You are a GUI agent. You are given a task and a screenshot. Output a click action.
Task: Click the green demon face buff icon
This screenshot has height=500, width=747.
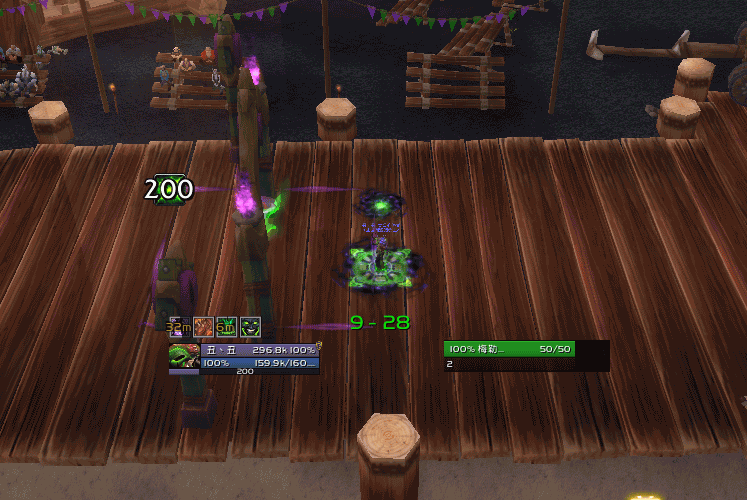pyautogui.click(x=250, y=326)
